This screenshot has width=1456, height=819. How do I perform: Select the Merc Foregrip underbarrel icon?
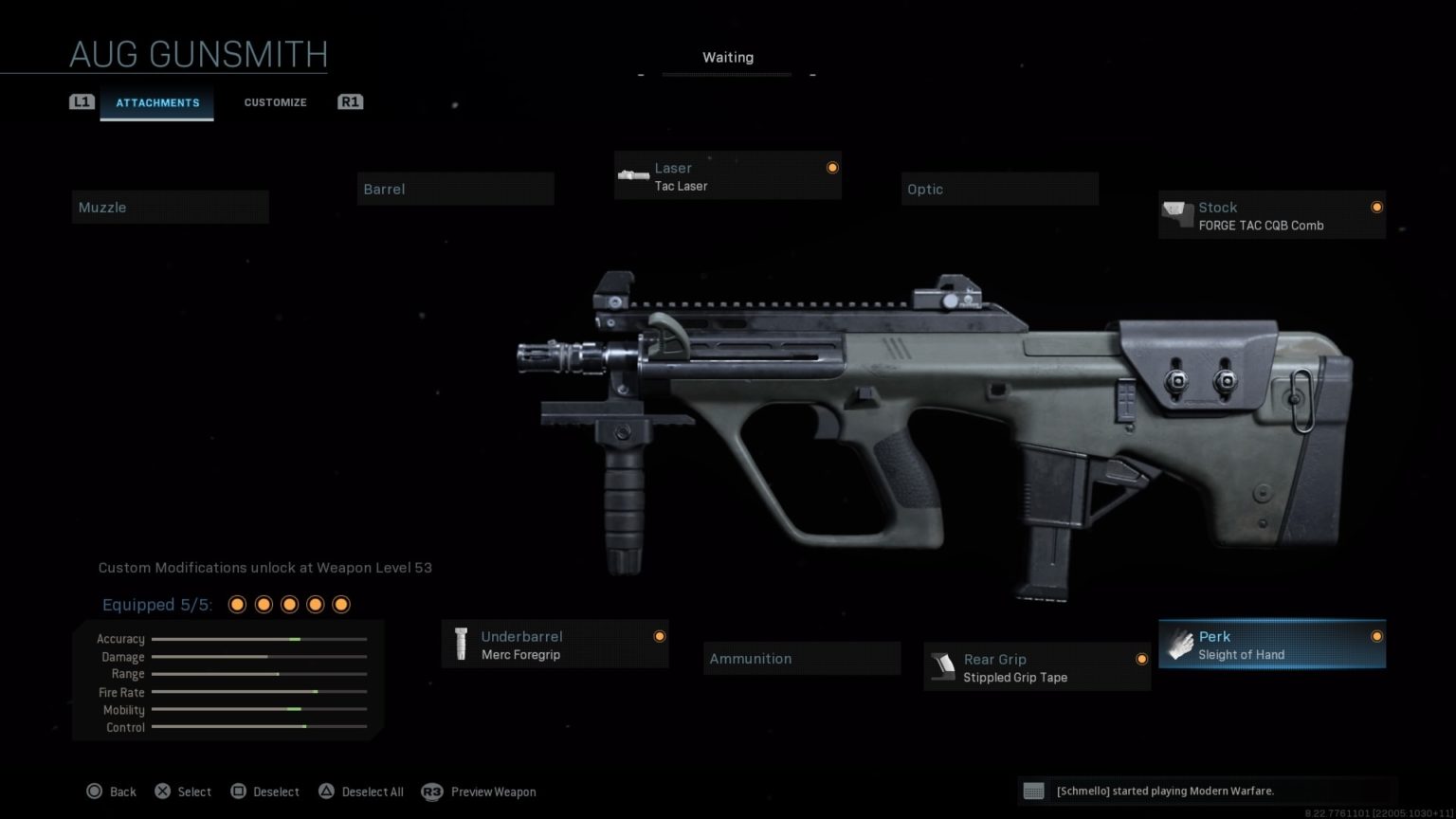point(462,645)
